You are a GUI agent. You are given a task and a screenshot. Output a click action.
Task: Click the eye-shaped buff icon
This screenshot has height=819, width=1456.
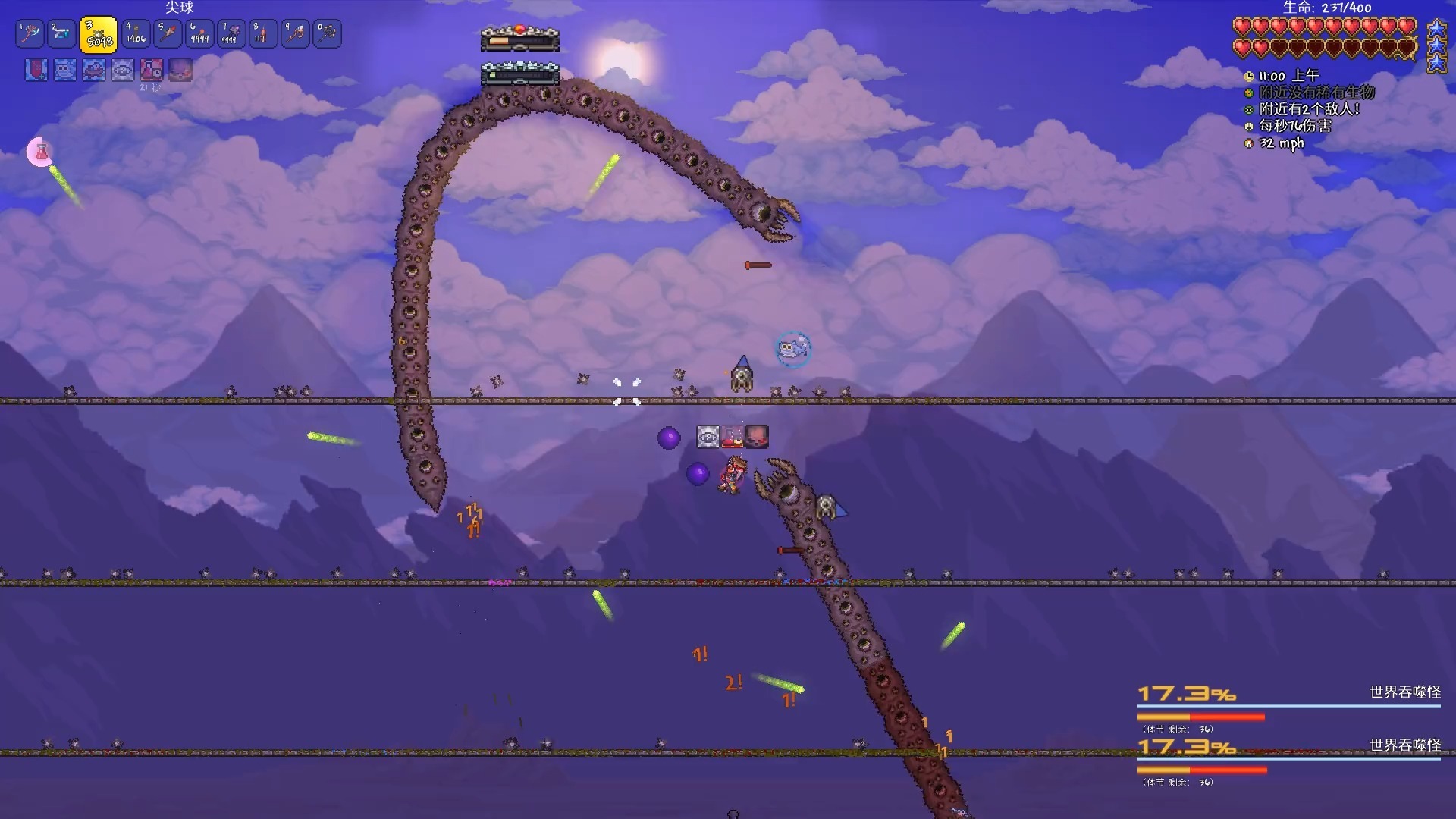pyautogui.click(x=123, y=70)
